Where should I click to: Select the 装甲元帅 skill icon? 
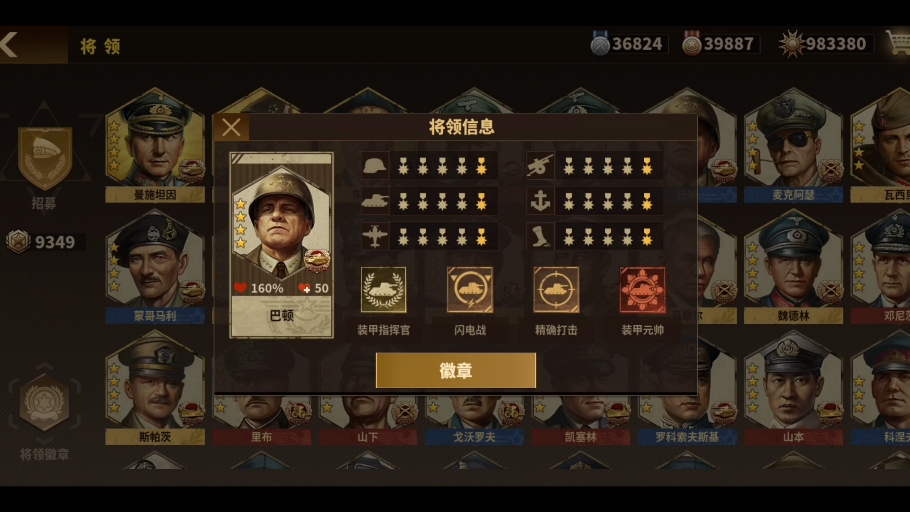click(x=642, y=290)
